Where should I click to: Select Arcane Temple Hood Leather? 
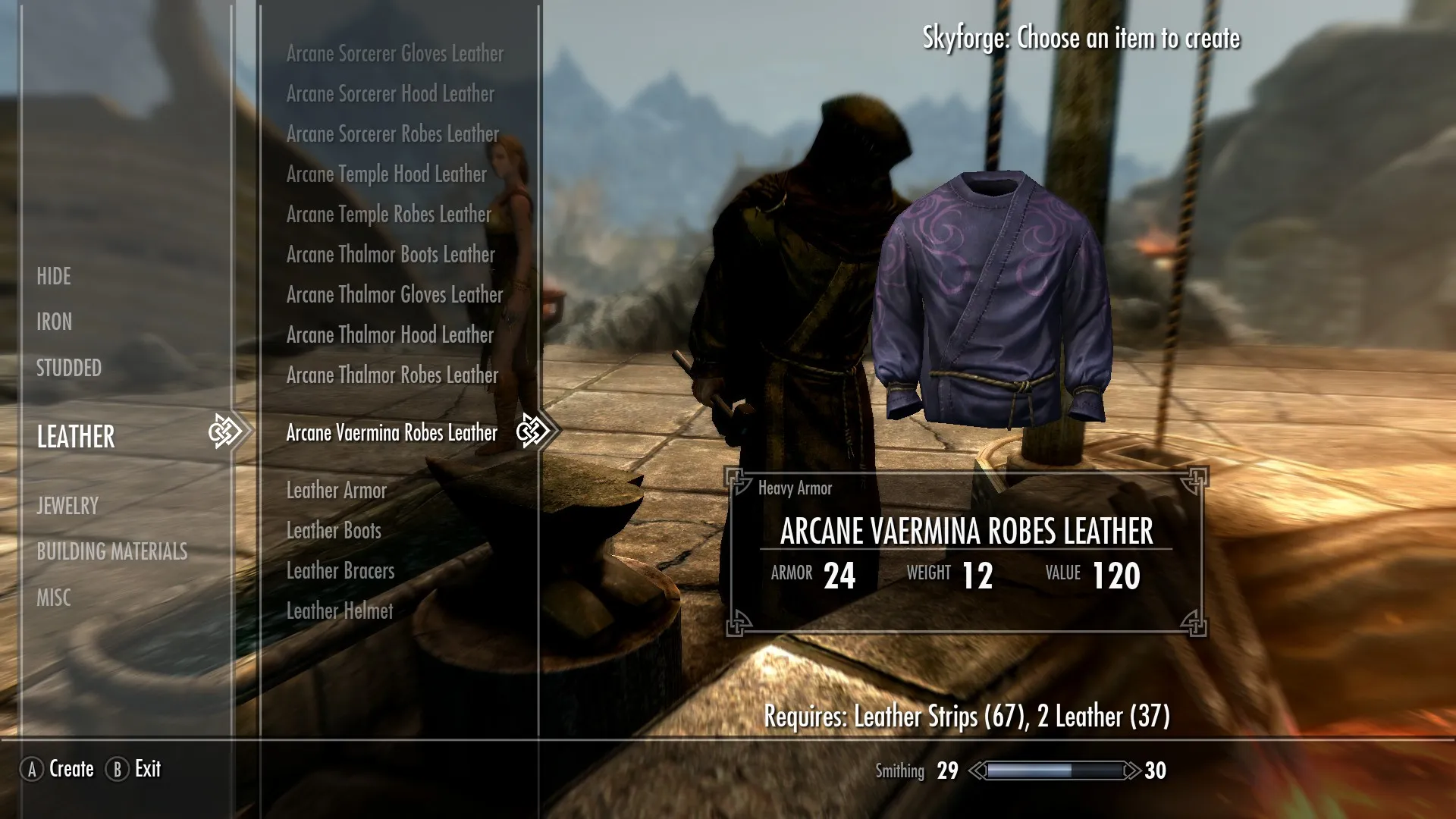pyautogui.click(x=386, y=174)
